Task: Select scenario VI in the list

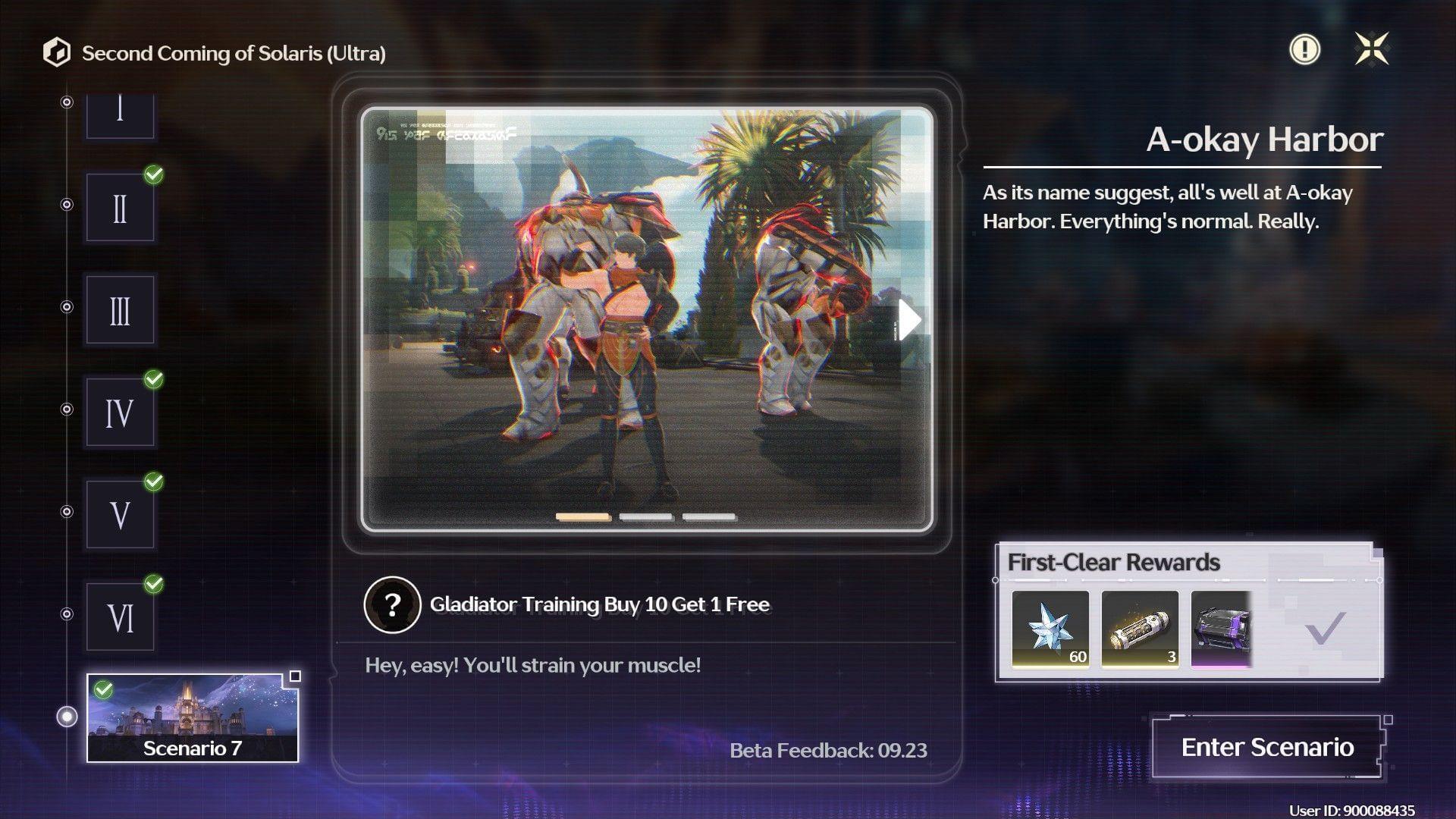Action: pyautogui.click(x=120, y=617)
